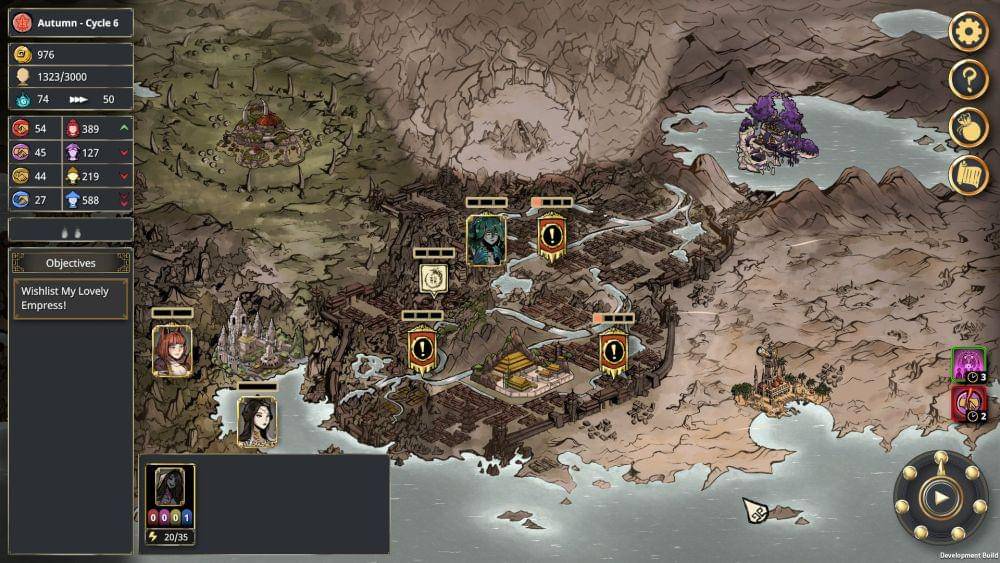Click the Objectives panel header
This screenshot has height=563, width=1000.
[x=71, y=263]
